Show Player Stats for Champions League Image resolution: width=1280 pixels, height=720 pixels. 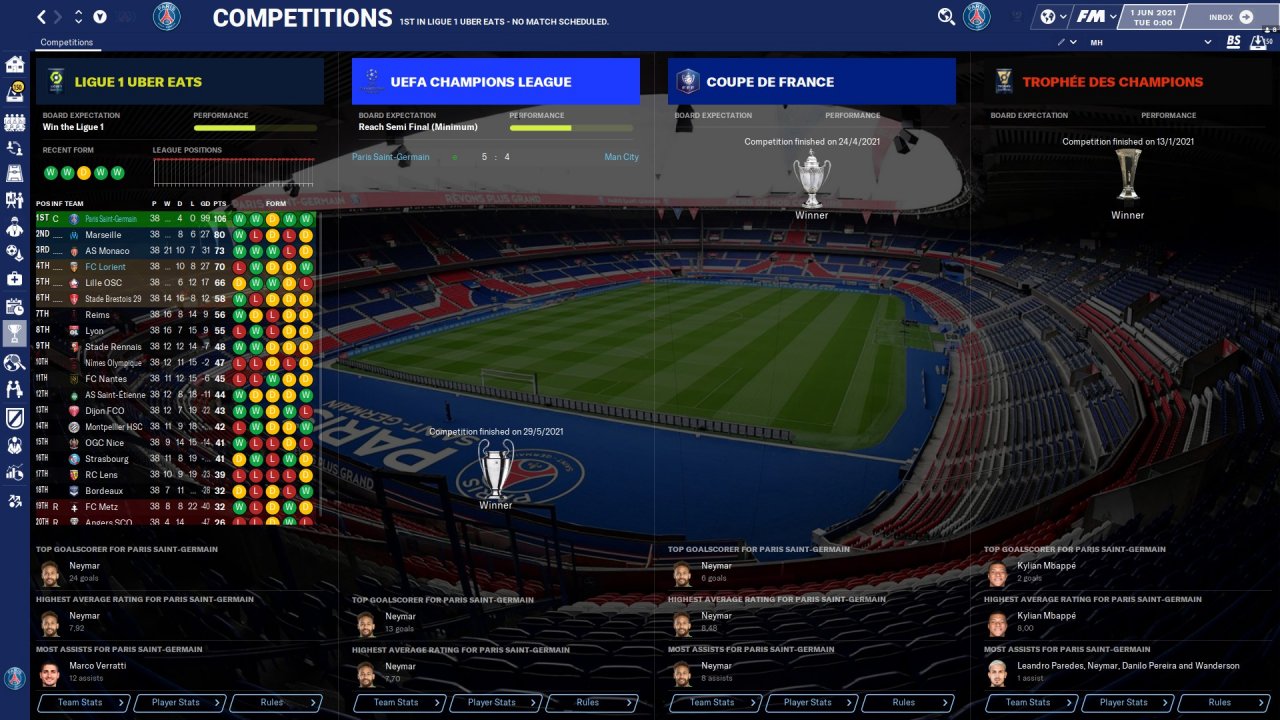[x=496, y=703]
